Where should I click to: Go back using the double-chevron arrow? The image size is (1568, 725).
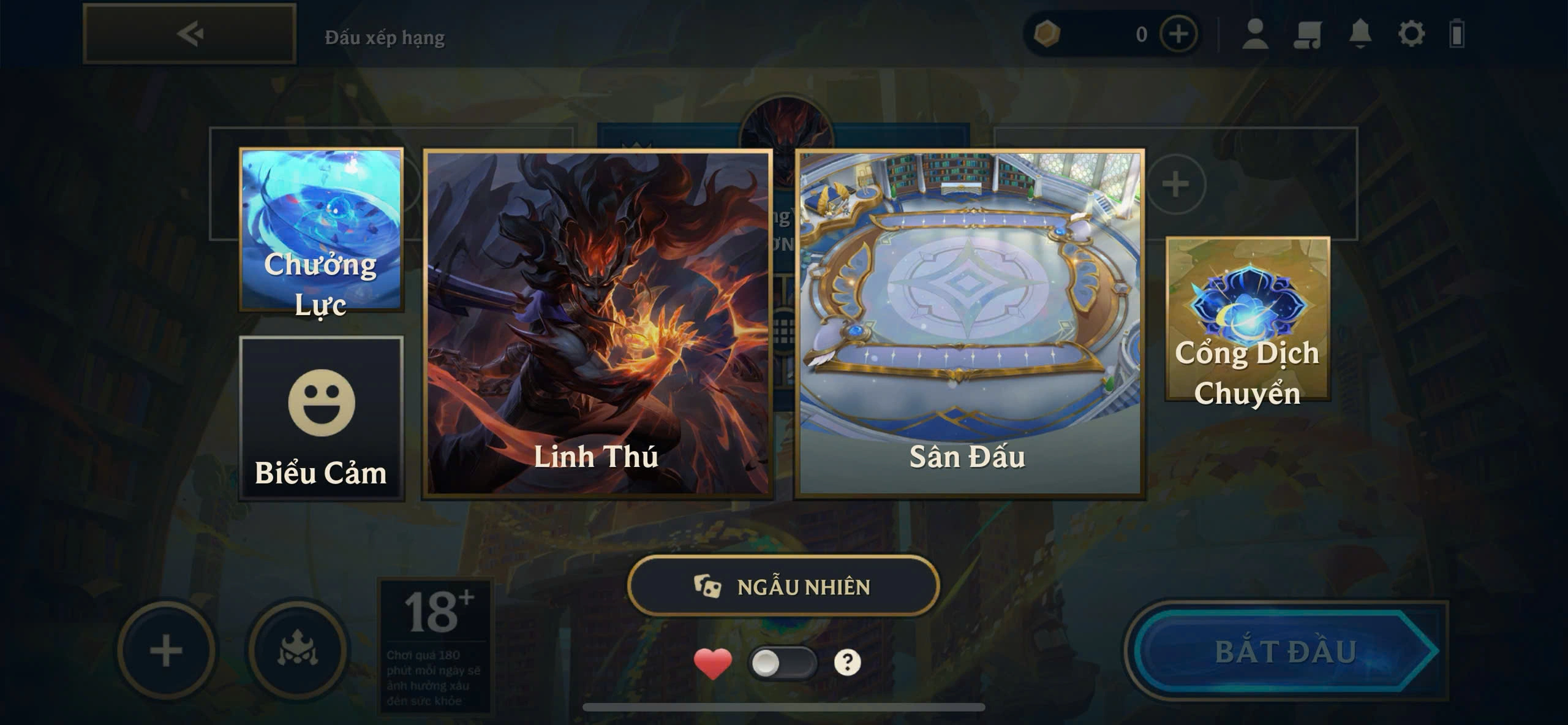190,34
